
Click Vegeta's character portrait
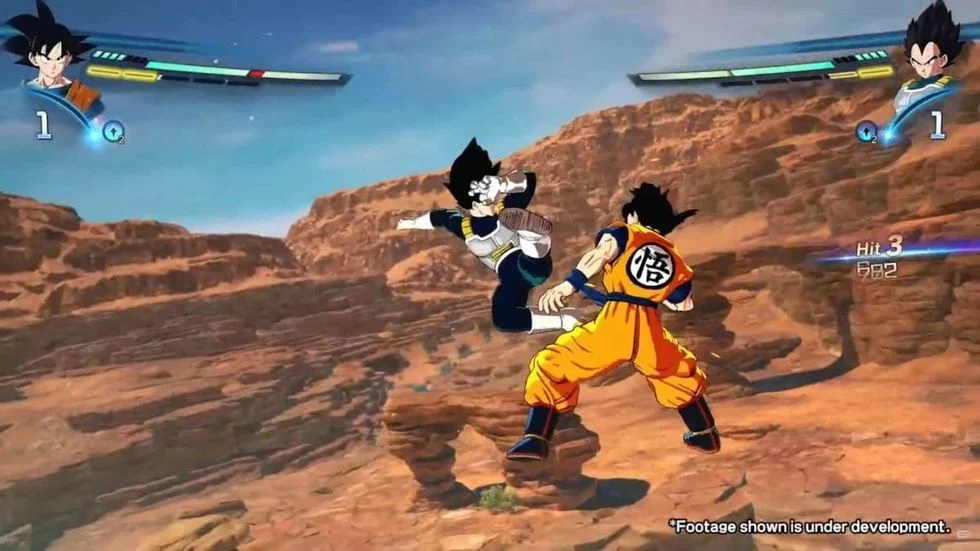click(x=932, y=52)
